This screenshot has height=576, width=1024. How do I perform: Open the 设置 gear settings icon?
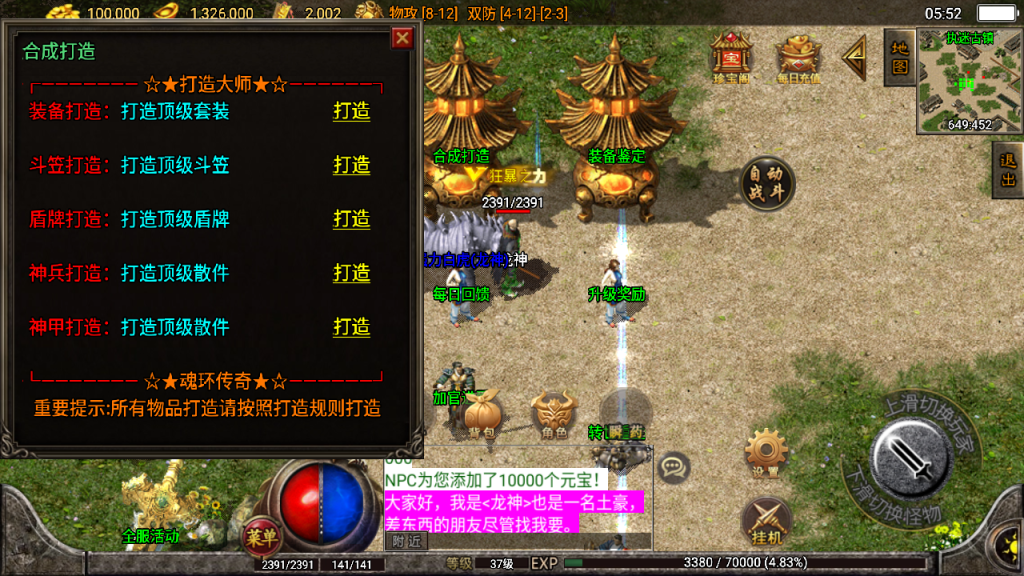point(767,453)
